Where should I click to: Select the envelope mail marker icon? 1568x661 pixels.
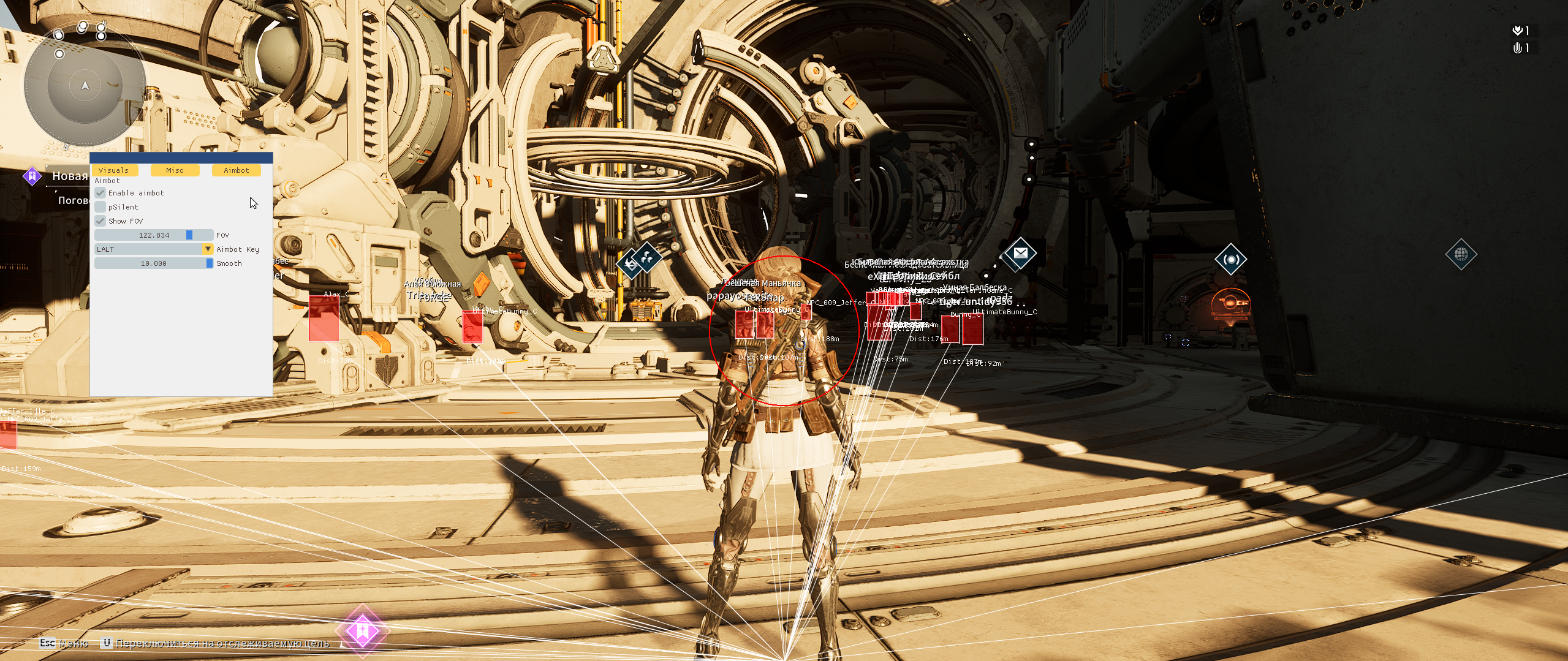(1020, 253)
